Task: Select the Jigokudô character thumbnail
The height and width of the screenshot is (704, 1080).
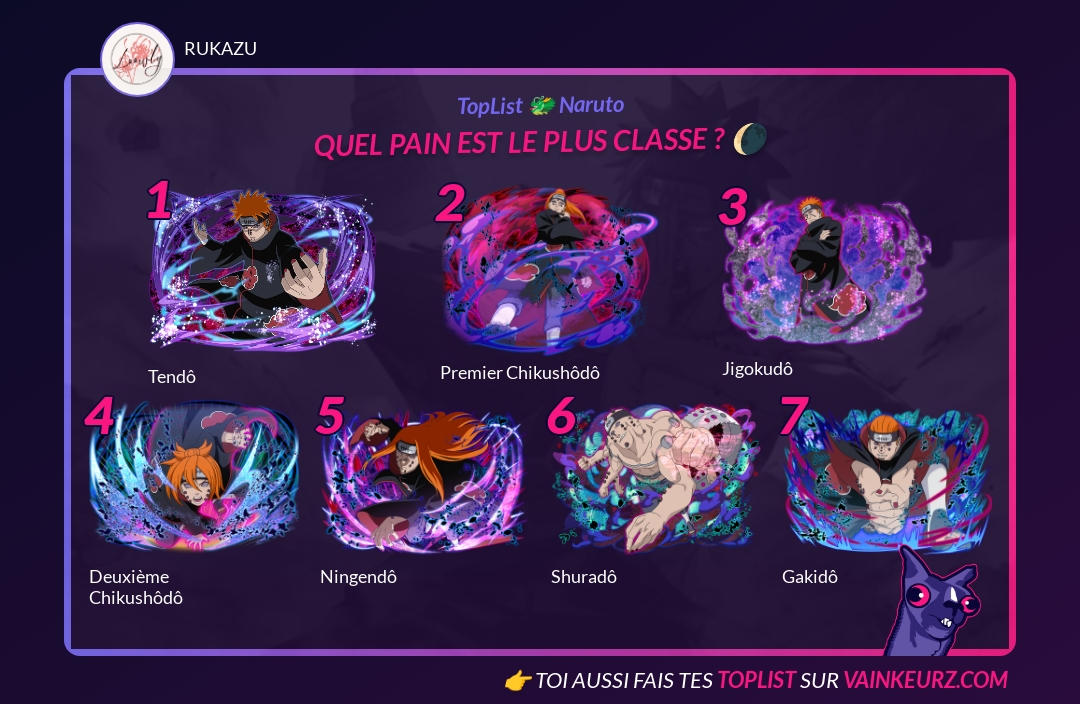Action: click(x=822, y=262)
